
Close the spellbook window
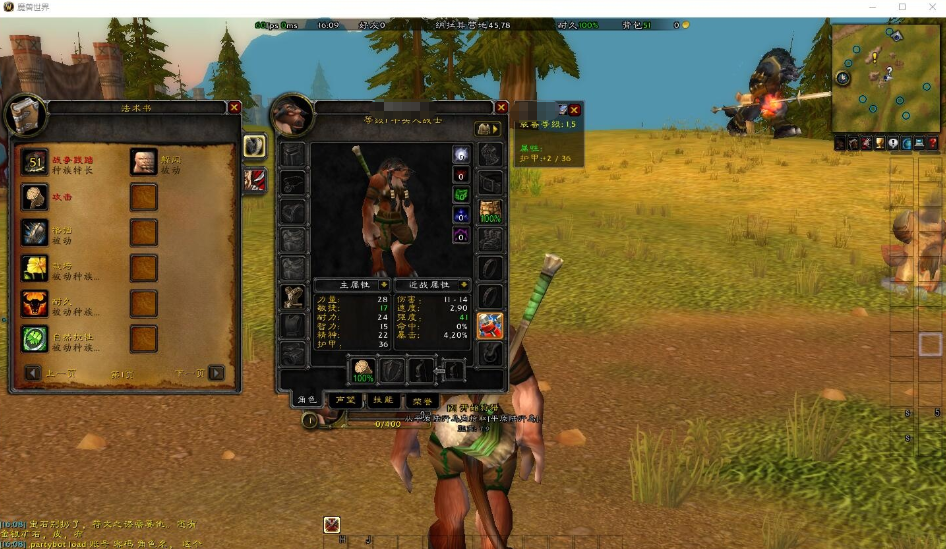point(234,107)
